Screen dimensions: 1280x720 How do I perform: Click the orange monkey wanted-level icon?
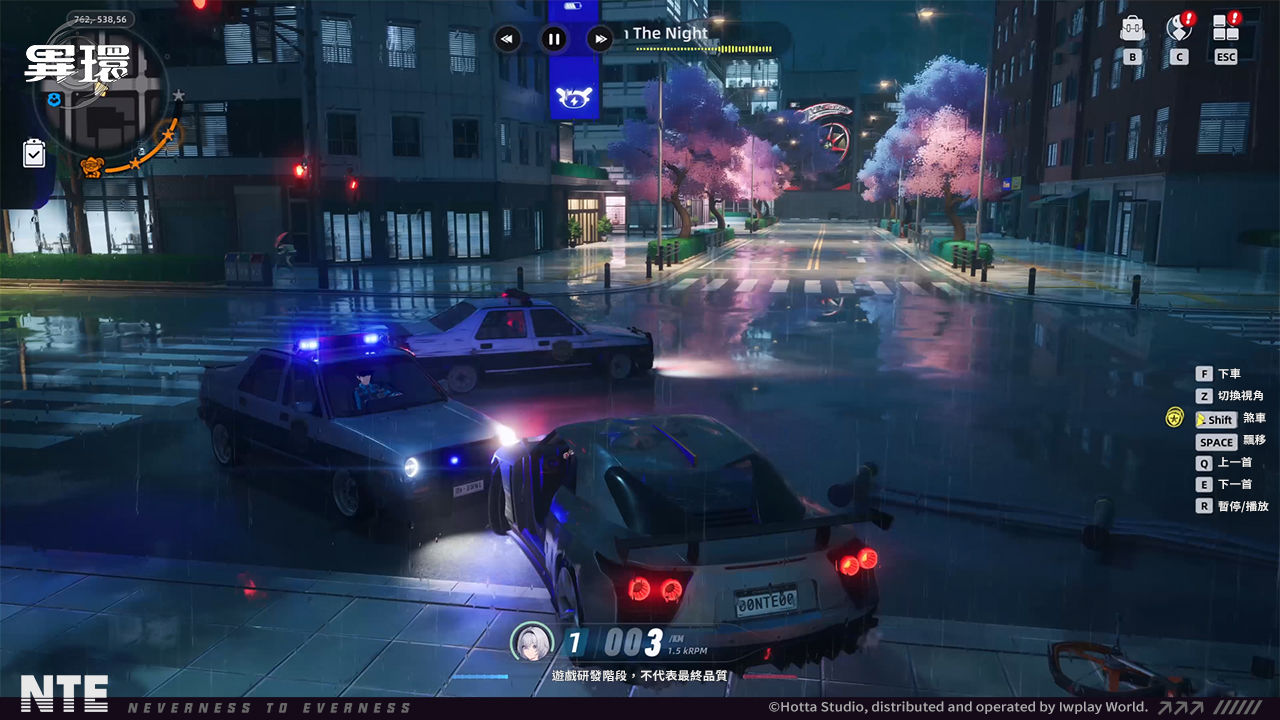pos(93,166)
